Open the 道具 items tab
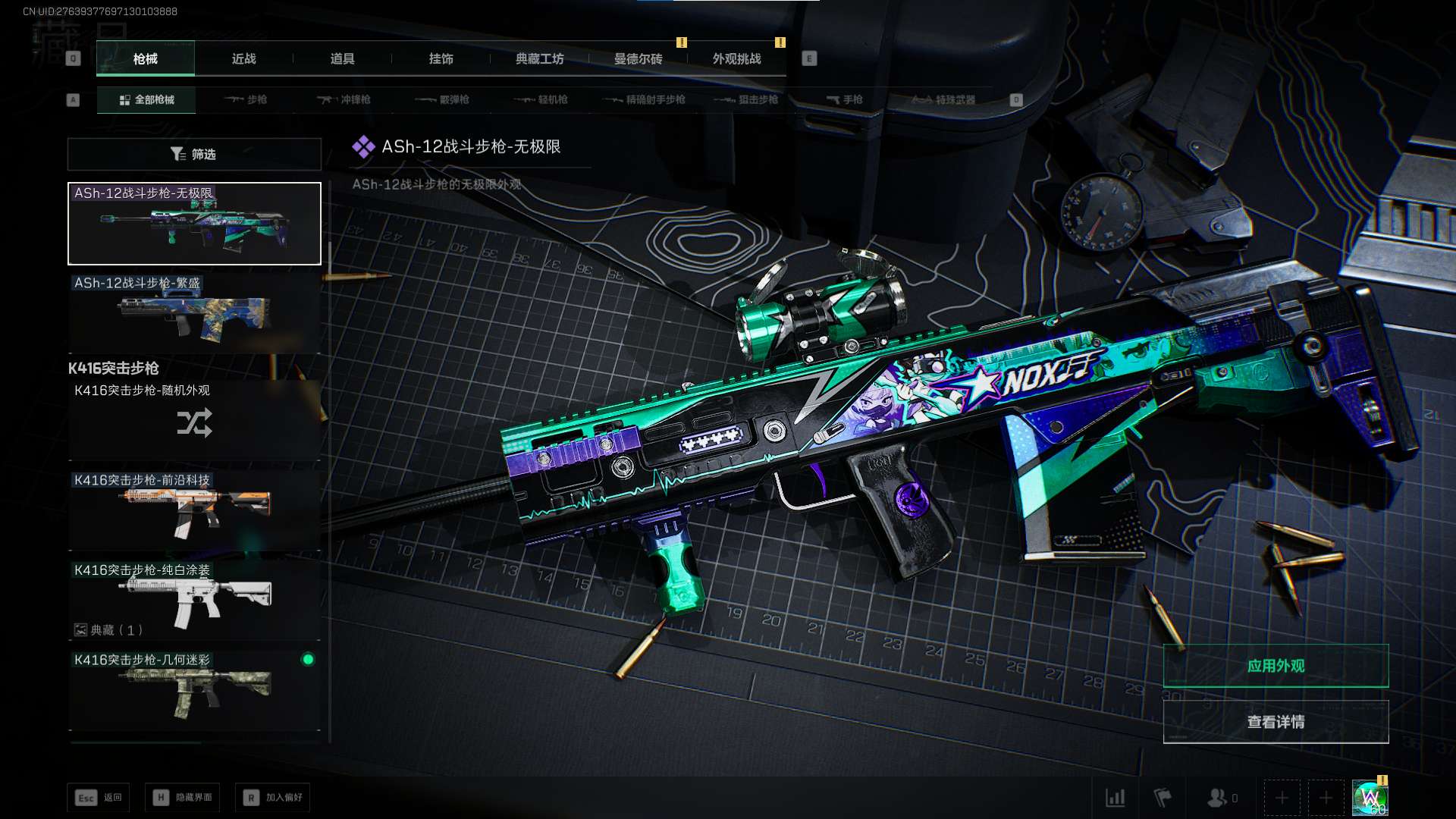 tap(342, 58)
